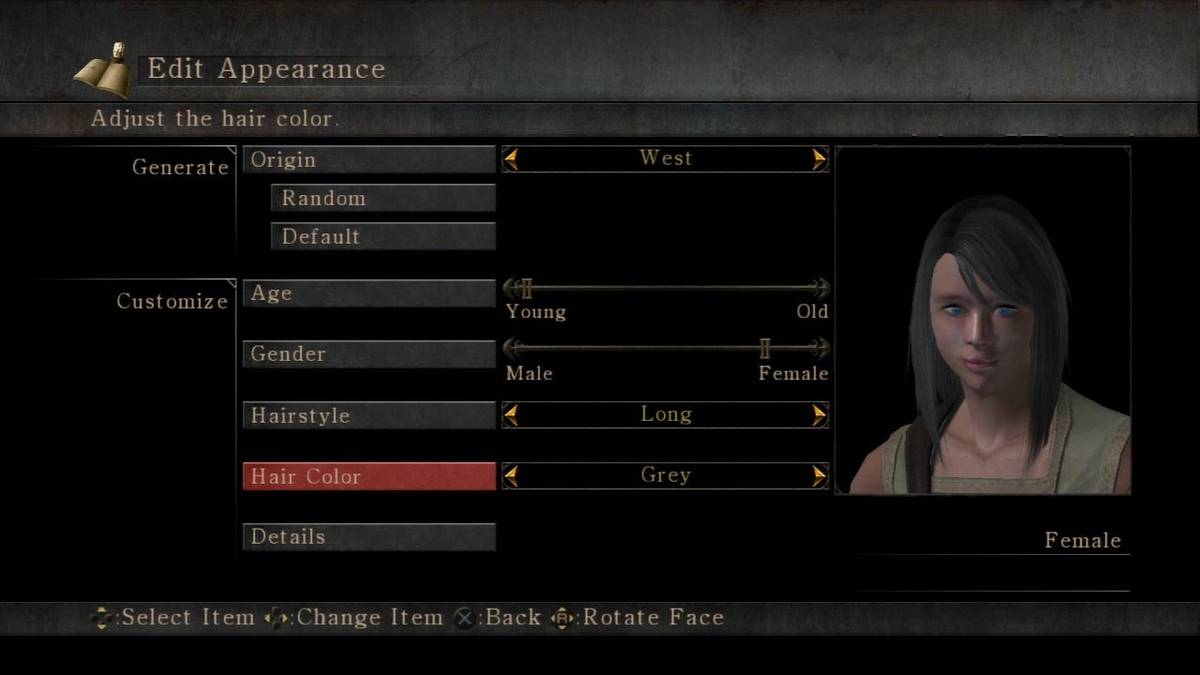This screenshot has width=1200, height=675.
Task: Click the right arrow beside West origin
Action: coord(820,159)
